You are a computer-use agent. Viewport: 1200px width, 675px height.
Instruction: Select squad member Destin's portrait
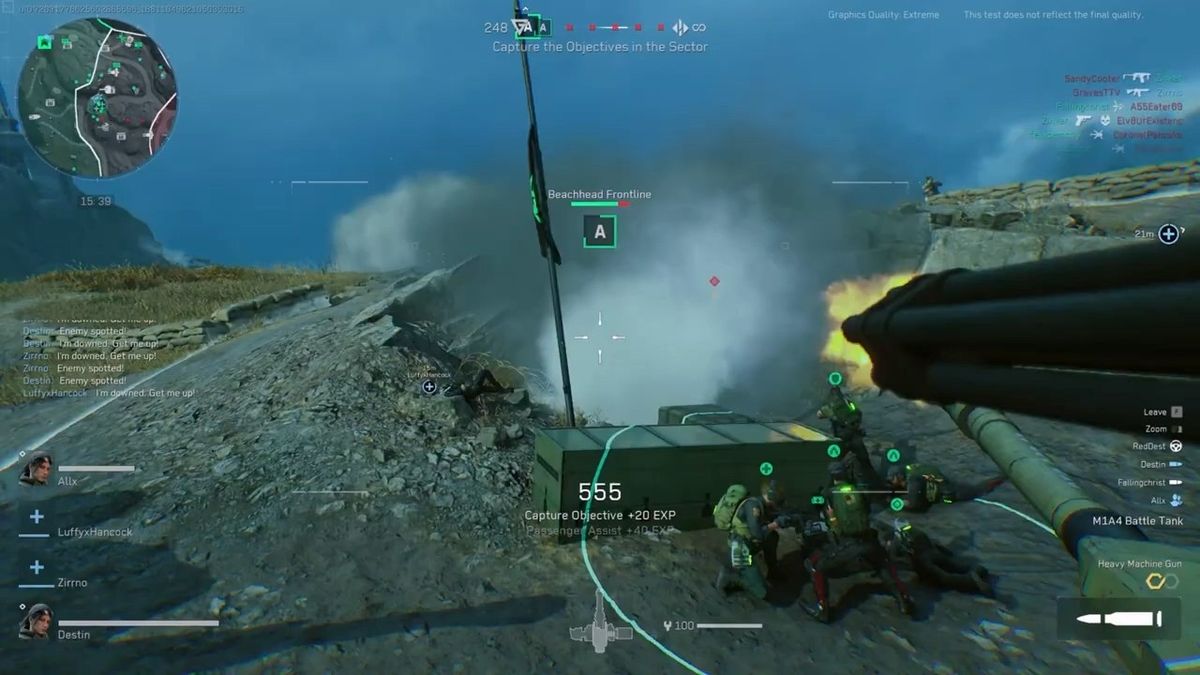pos(35,621)
